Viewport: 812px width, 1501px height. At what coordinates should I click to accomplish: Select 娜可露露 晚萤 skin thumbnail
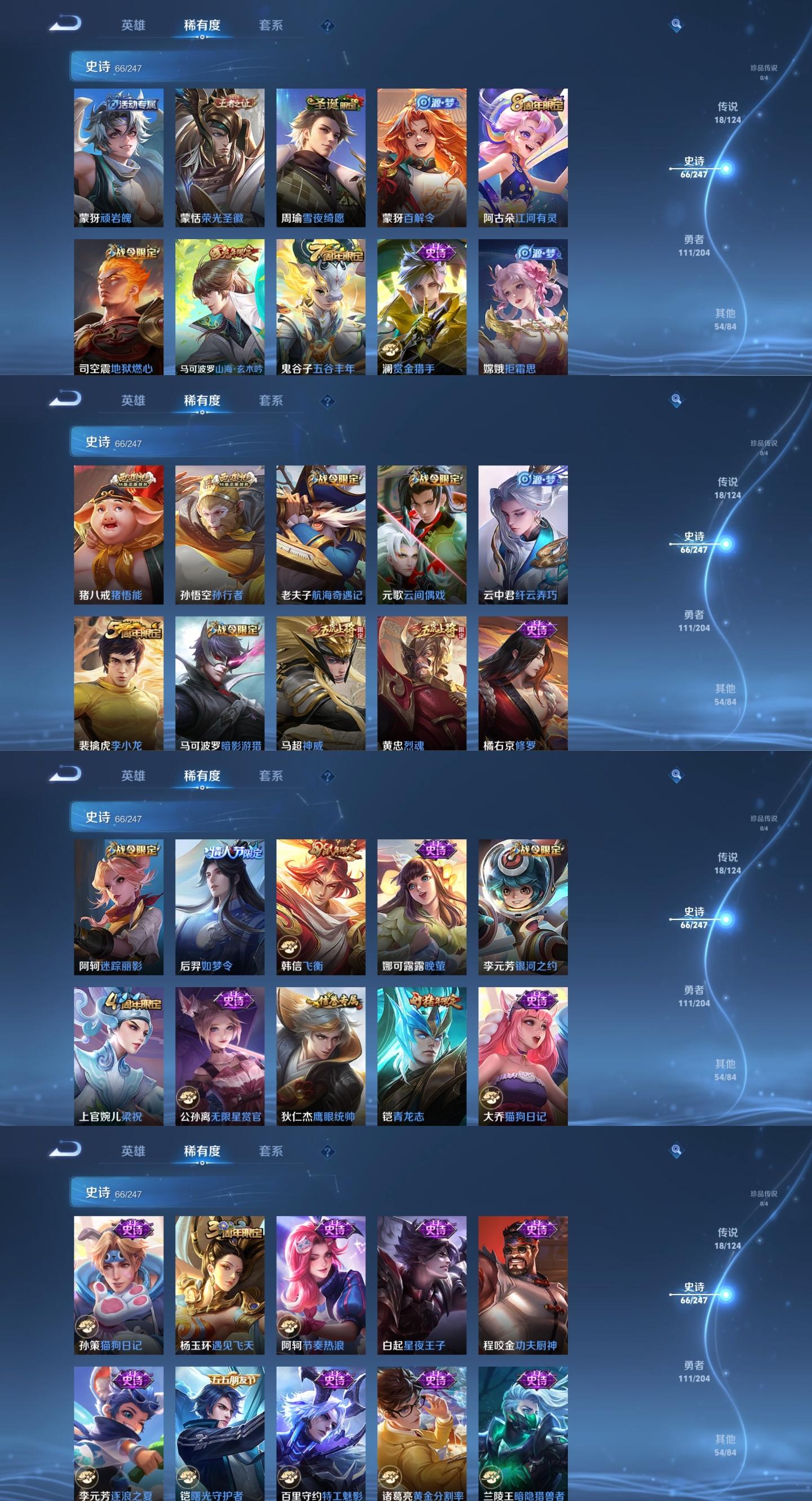click(422, 906)
